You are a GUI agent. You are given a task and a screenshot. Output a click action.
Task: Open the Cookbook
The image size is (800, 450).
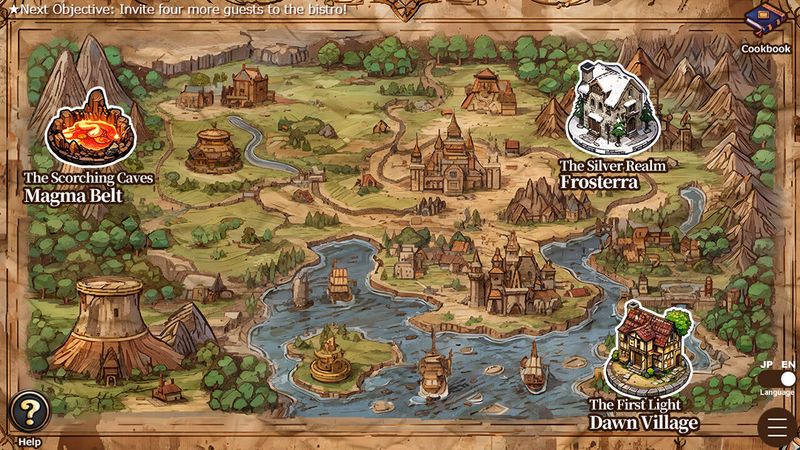(x=765, y=27)
